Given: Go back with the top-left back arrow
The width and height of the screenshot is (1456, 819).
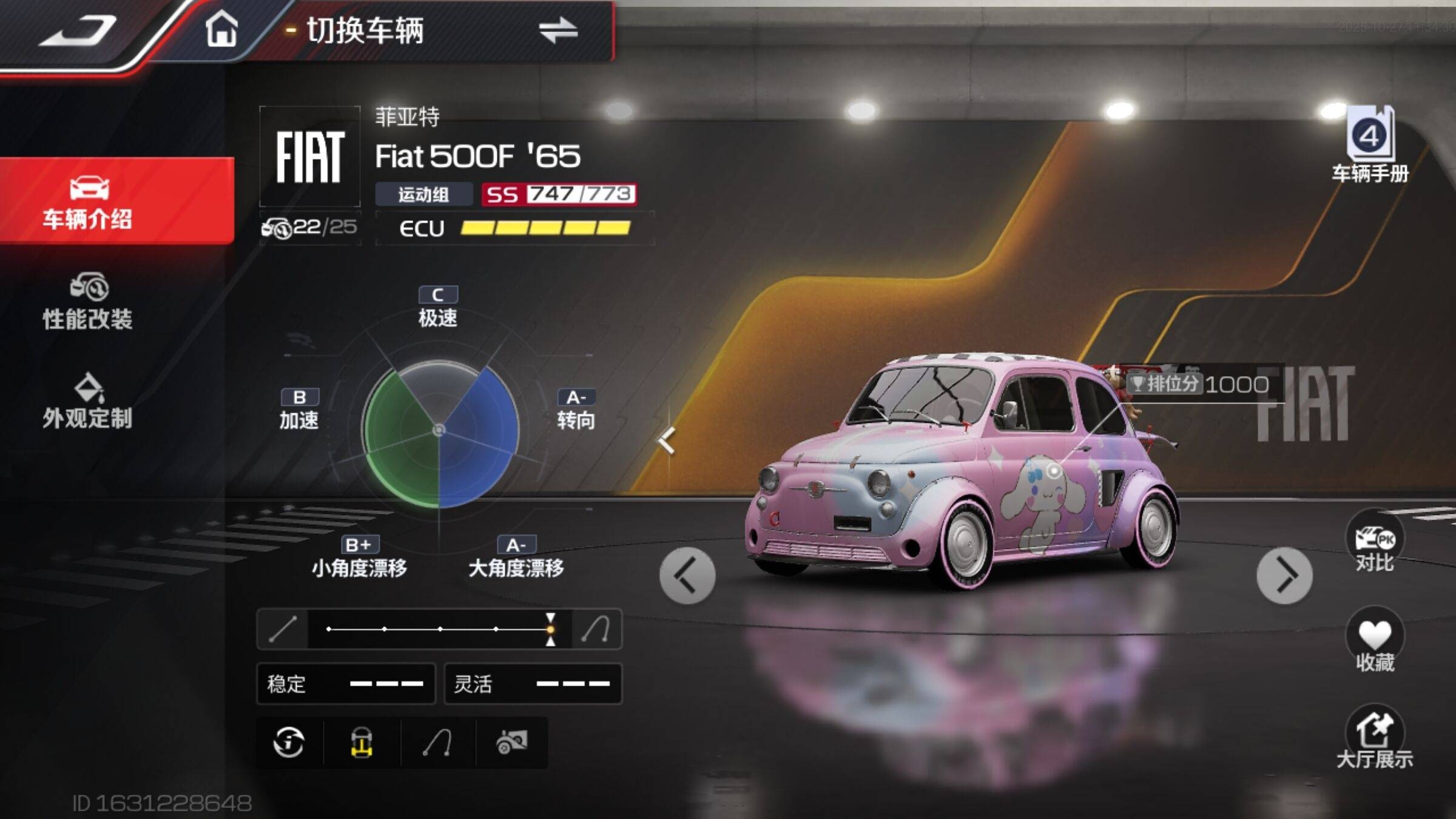Looking at the screenshot, I should point(78,30).
